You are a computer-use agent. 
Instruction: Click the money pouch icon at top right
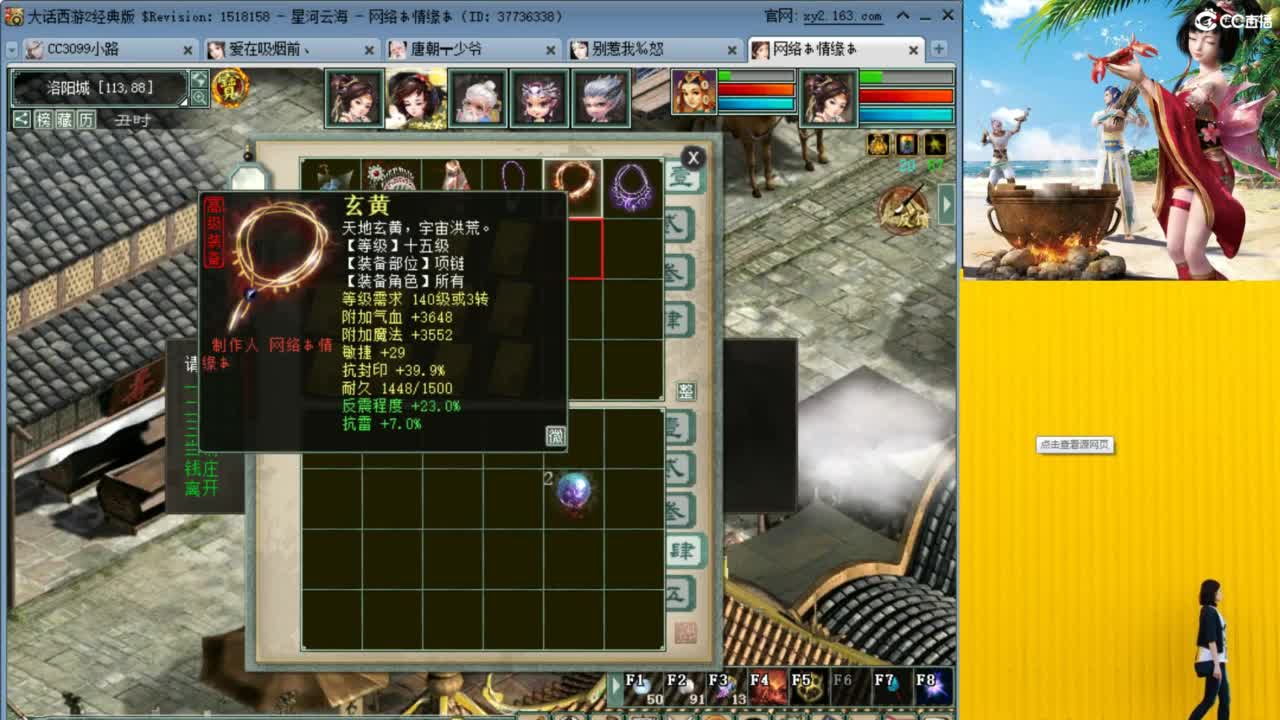(876, 146)
